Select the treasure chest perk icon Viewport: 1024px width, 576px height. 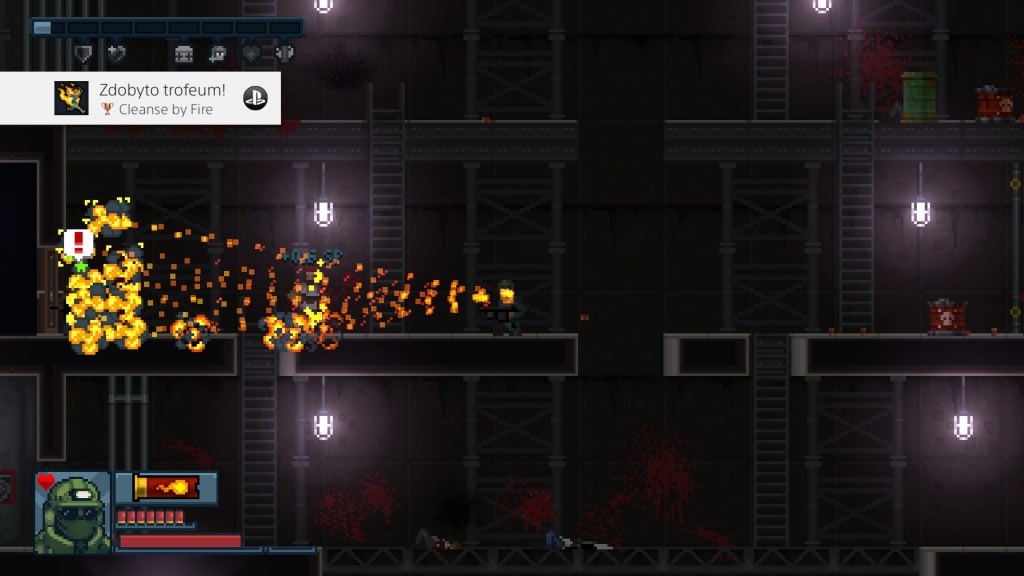click(x=183, y=54)
